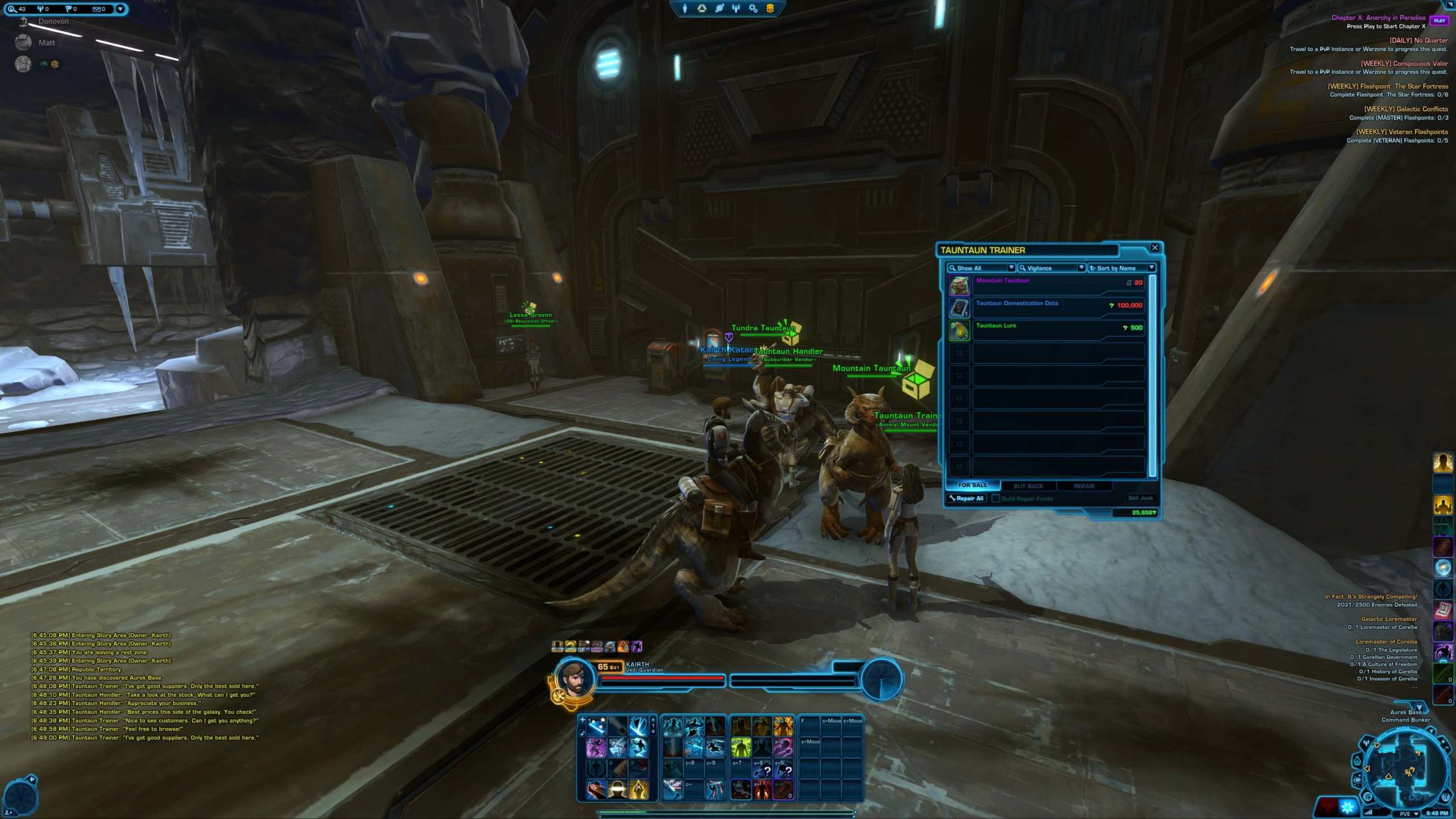Pick the Tauntaun Lure vendor row

click(1058, 330)
